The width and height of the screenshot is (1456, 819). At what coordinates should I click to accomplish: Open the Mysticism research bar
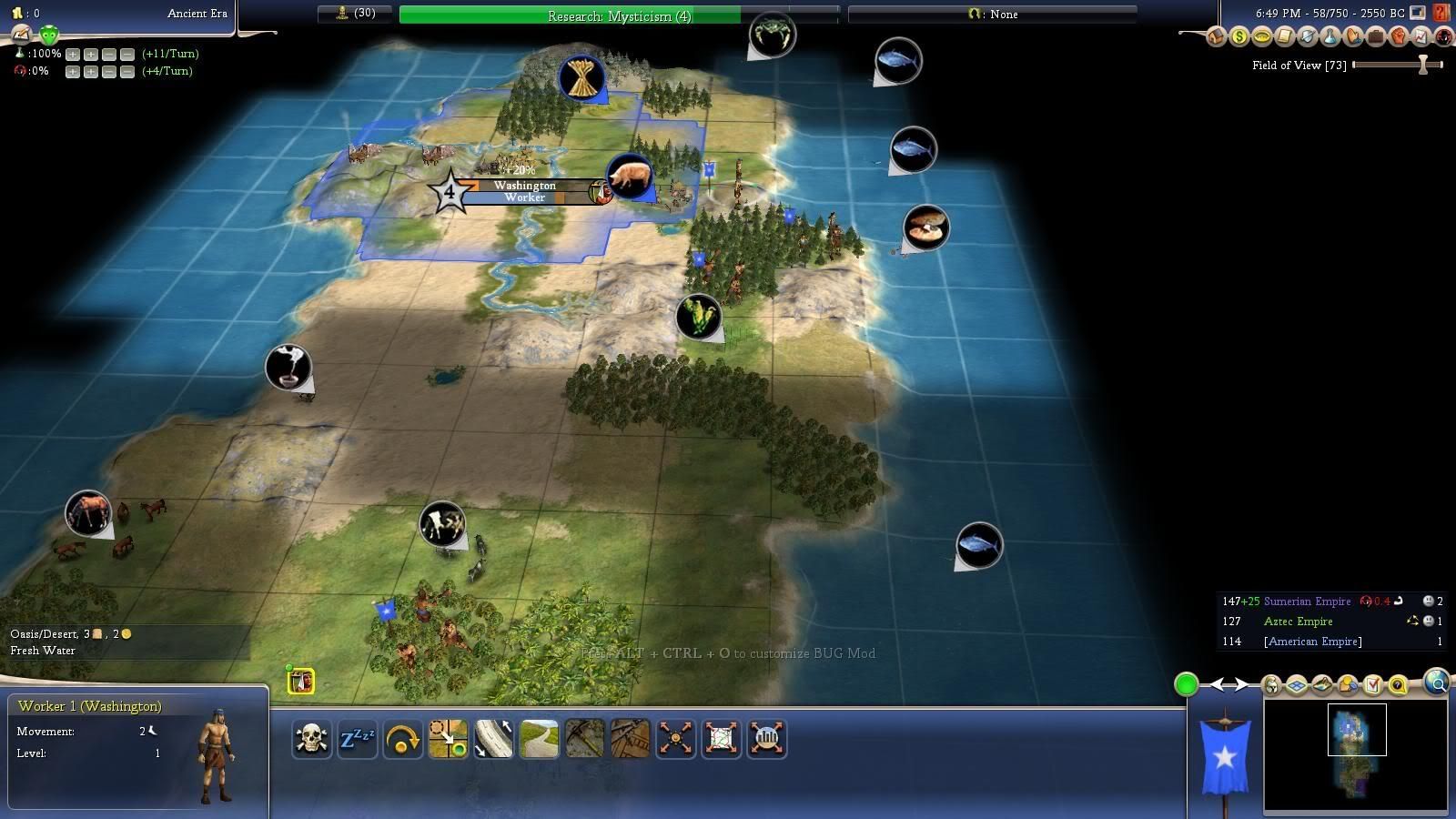coord(619,15)
